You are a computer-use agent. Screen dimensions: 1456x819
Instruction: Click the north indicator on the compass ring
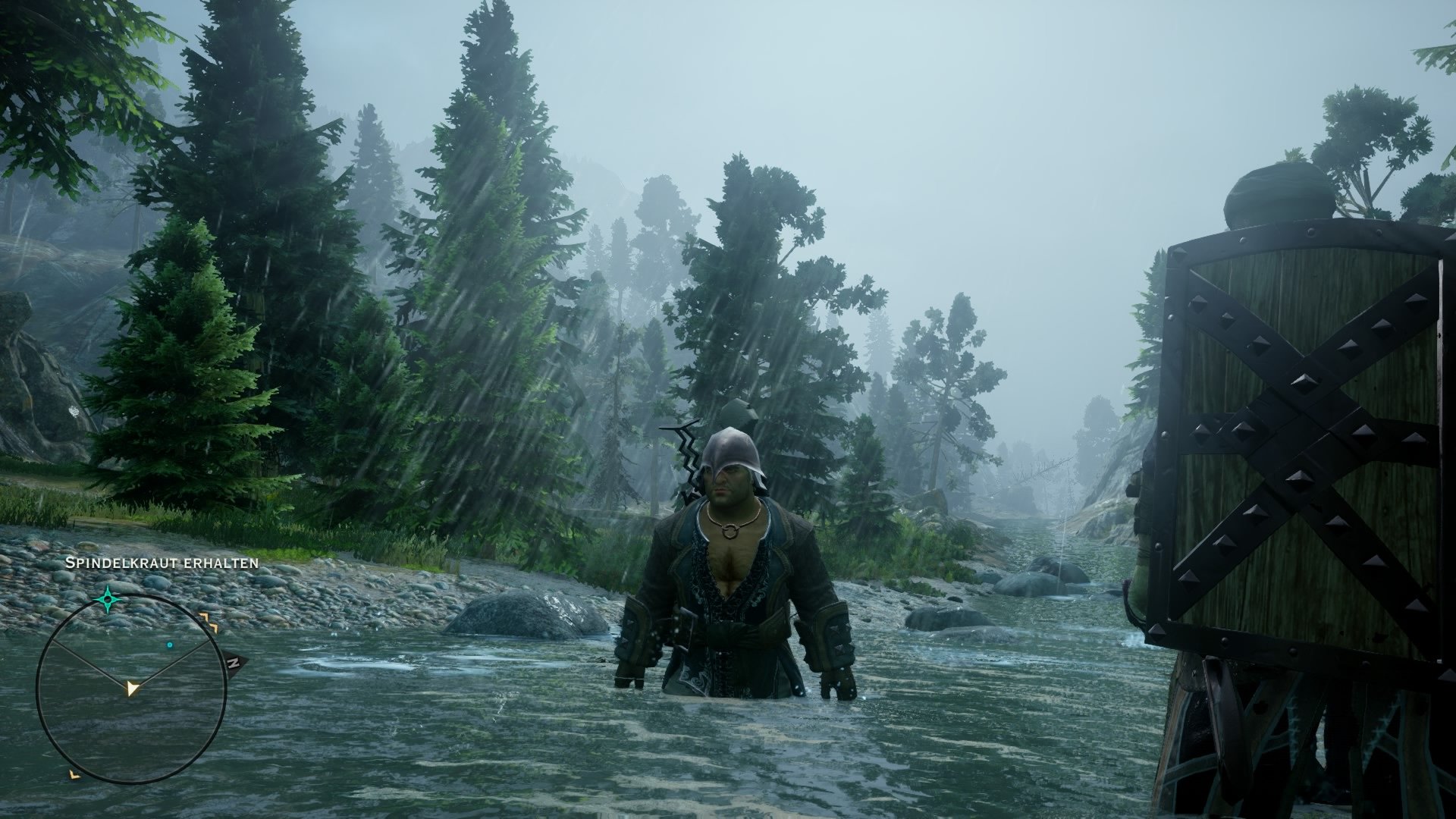coord(233,663)
